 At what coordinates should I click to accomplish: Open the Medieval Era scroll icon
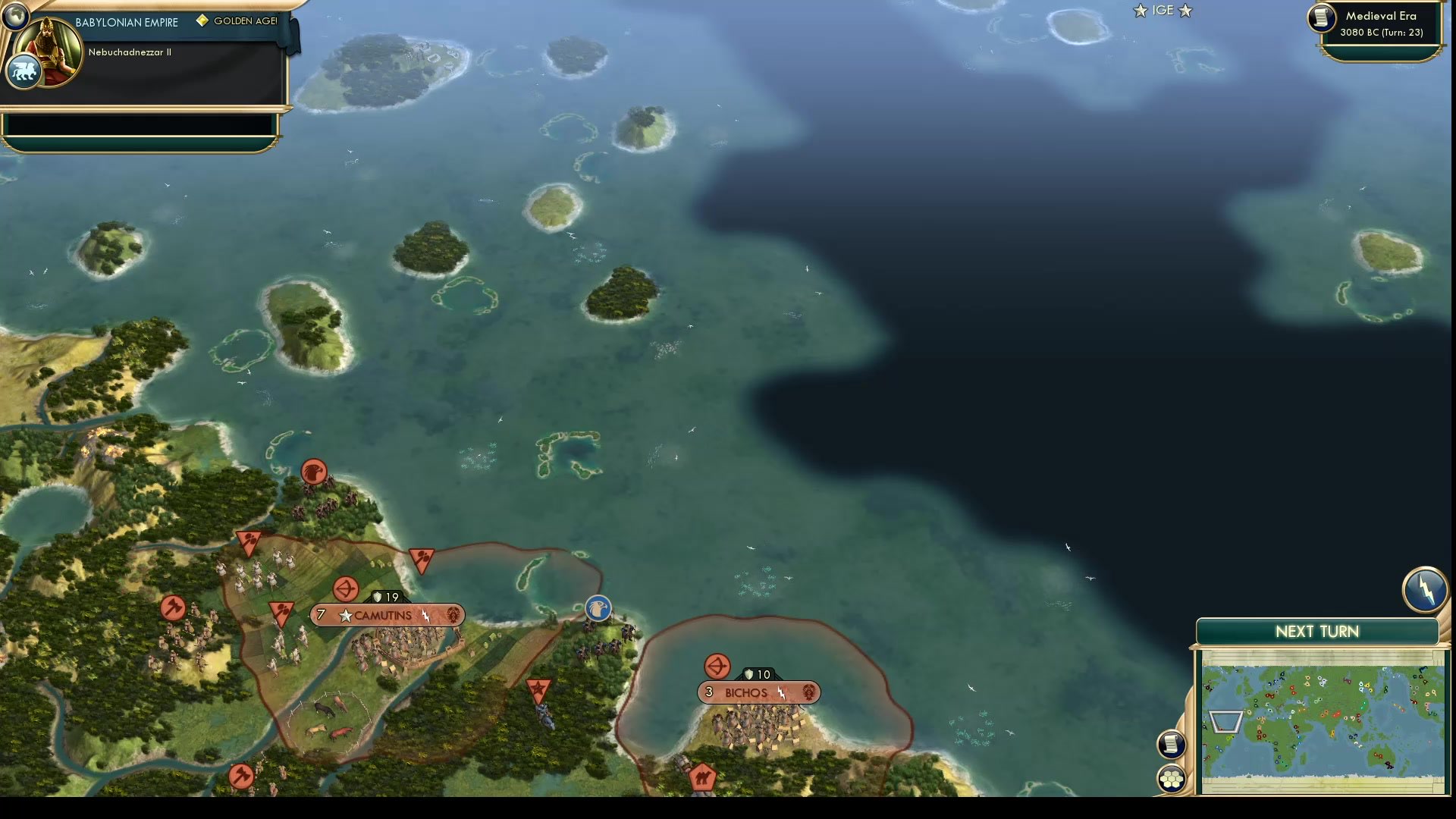[x=1320, y=18]
